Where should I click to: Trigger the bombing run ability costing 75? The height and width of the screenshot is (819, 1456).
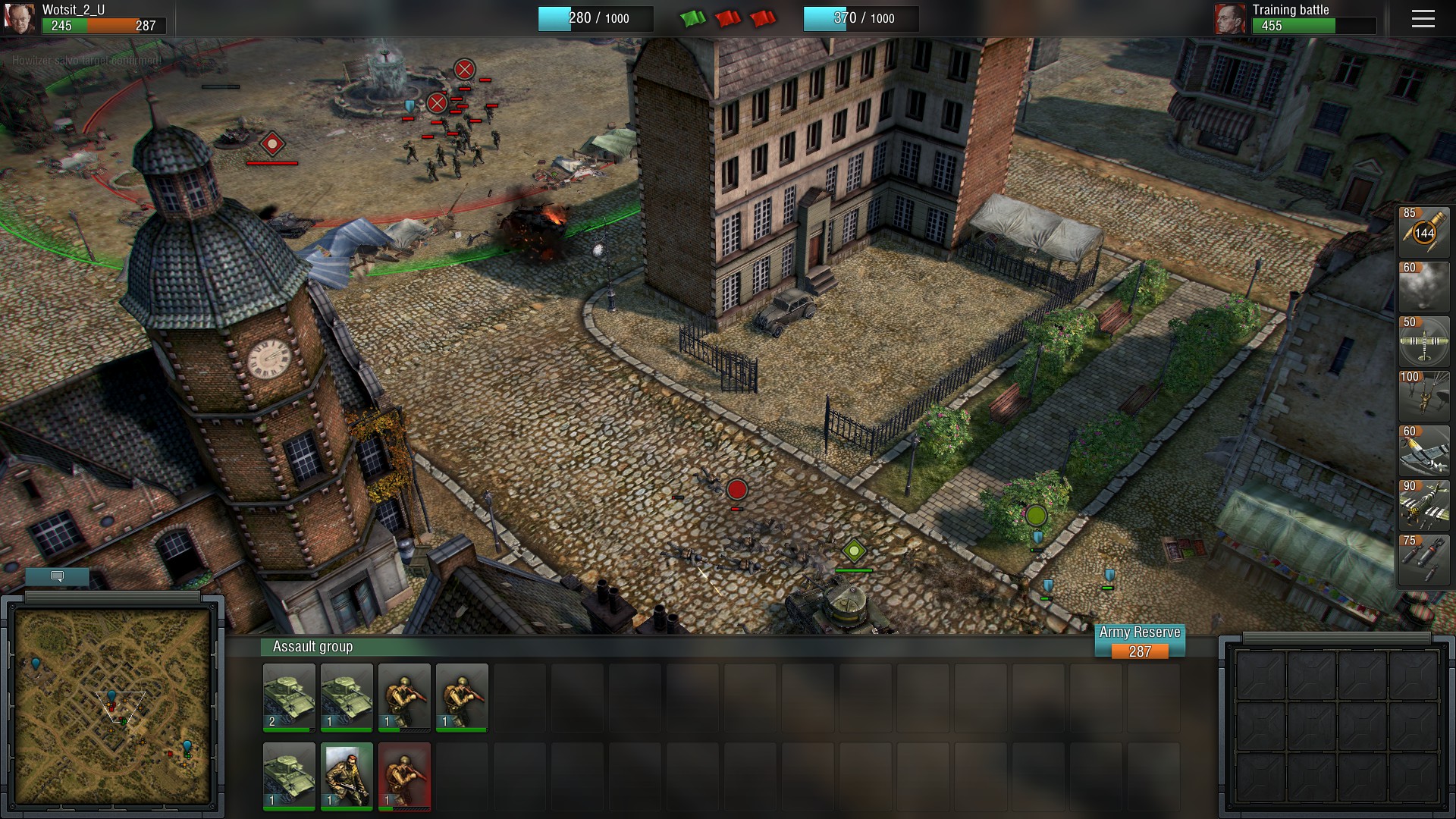[1423, 560]
